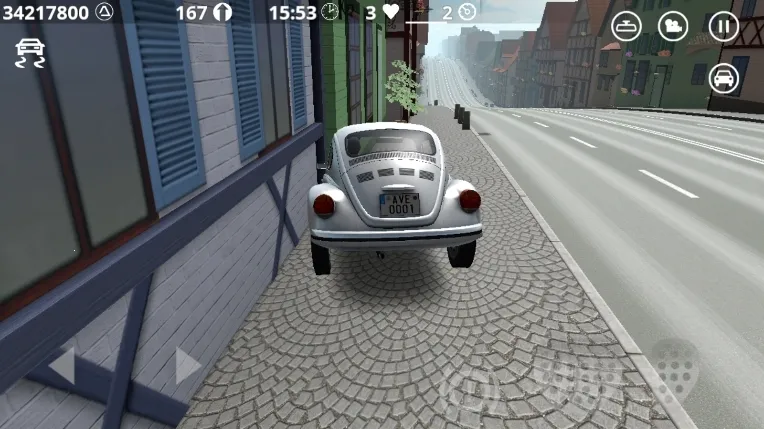Steer right with the right arrow
Screen dimensions: 764x429
point(187,365)
